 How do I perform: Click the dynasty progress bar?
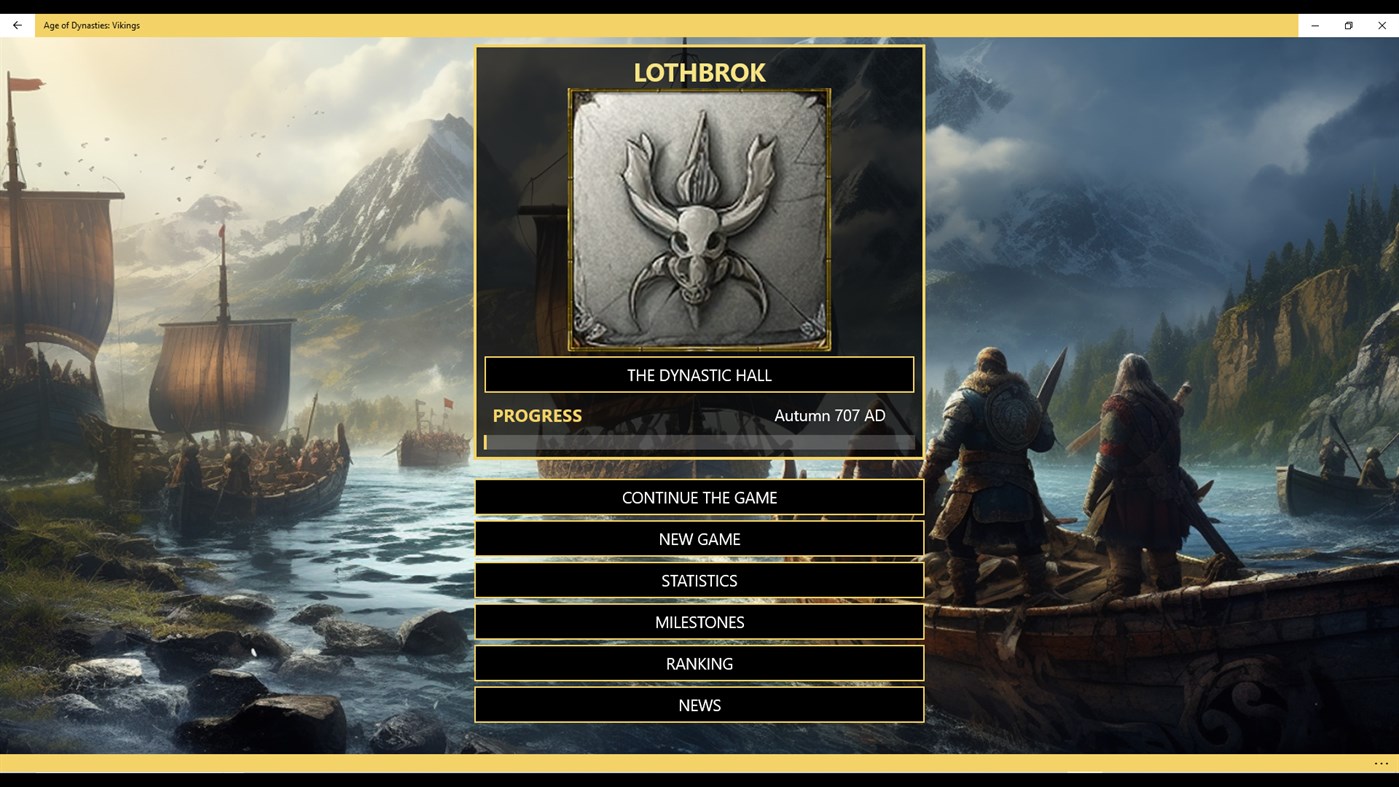(x=699, y=440)
